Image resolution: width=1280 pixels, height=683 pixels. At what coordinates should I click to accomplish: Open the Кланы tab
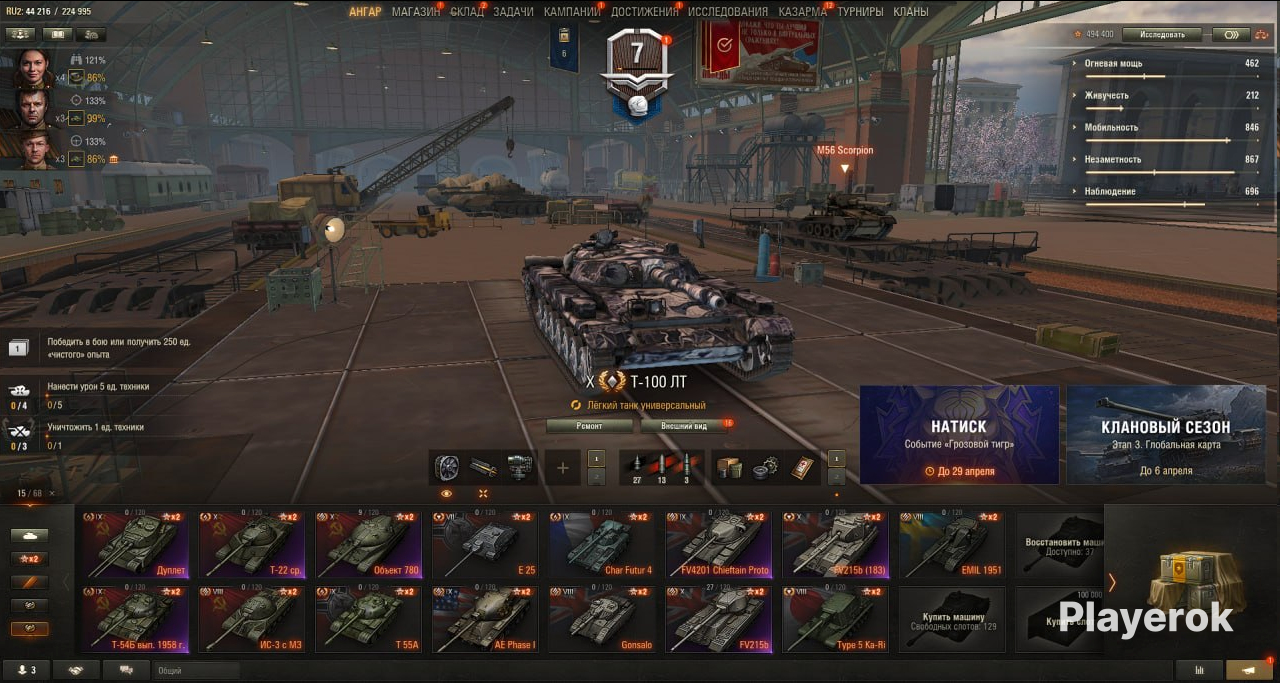coord(911,12)
